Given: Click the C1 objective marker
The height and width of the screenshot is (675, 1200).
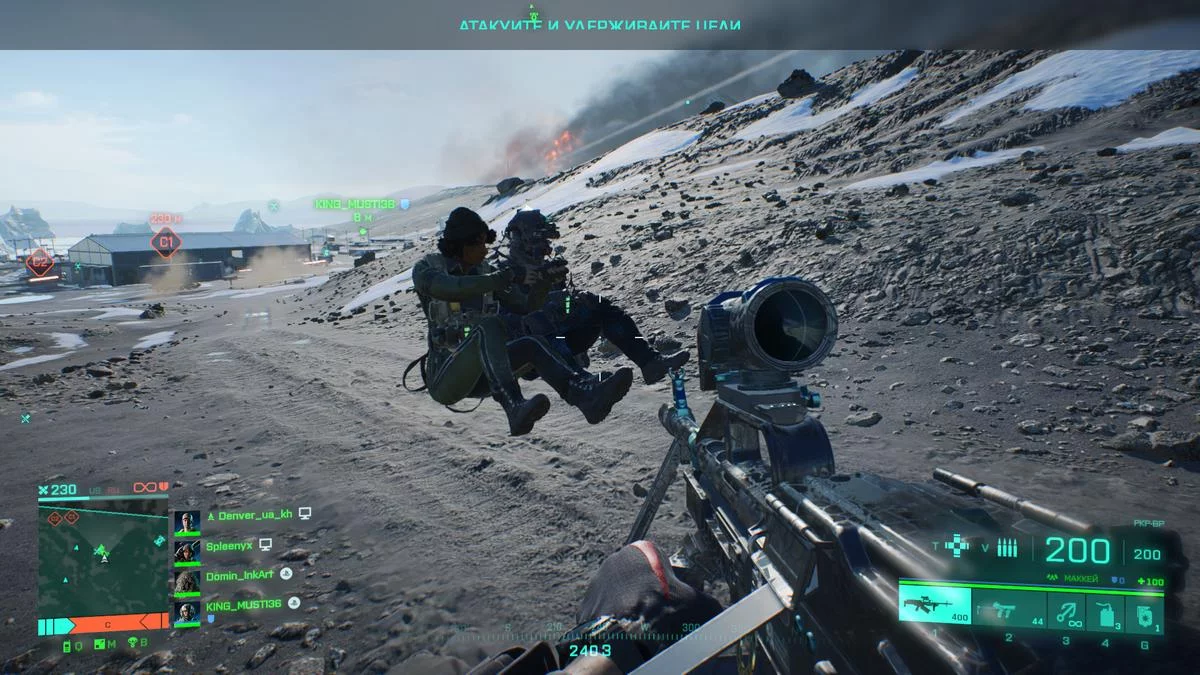Looking at the screenshot, I should click(x=165, y=241).
